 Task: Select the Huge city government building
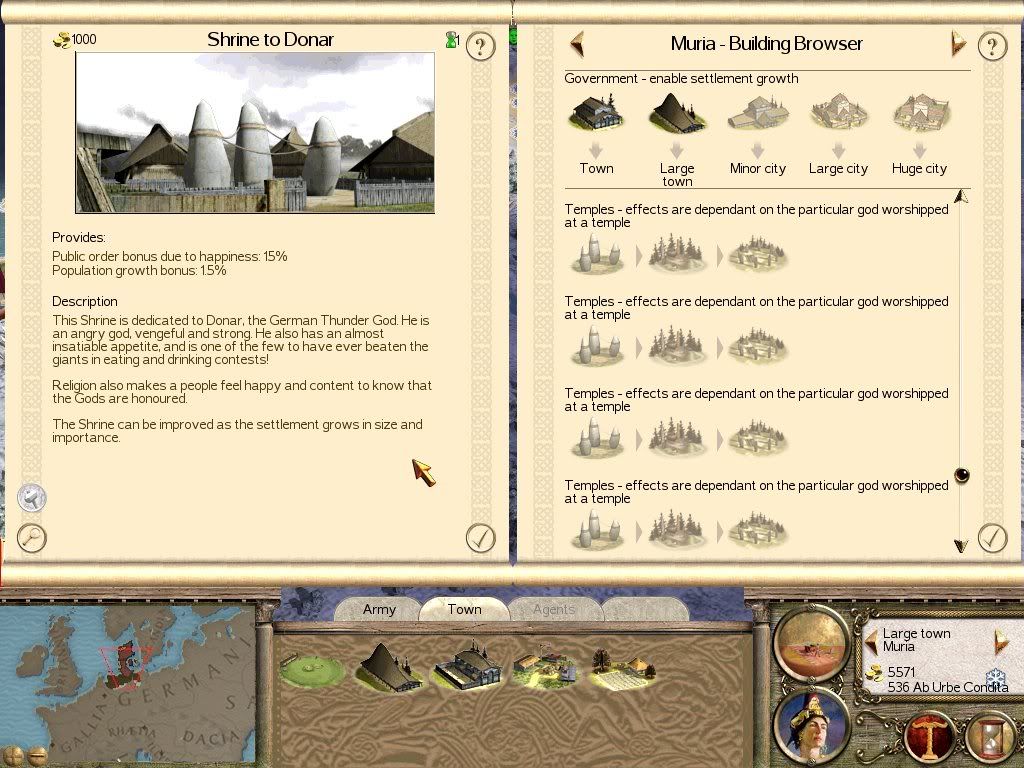tap(919, 114)
